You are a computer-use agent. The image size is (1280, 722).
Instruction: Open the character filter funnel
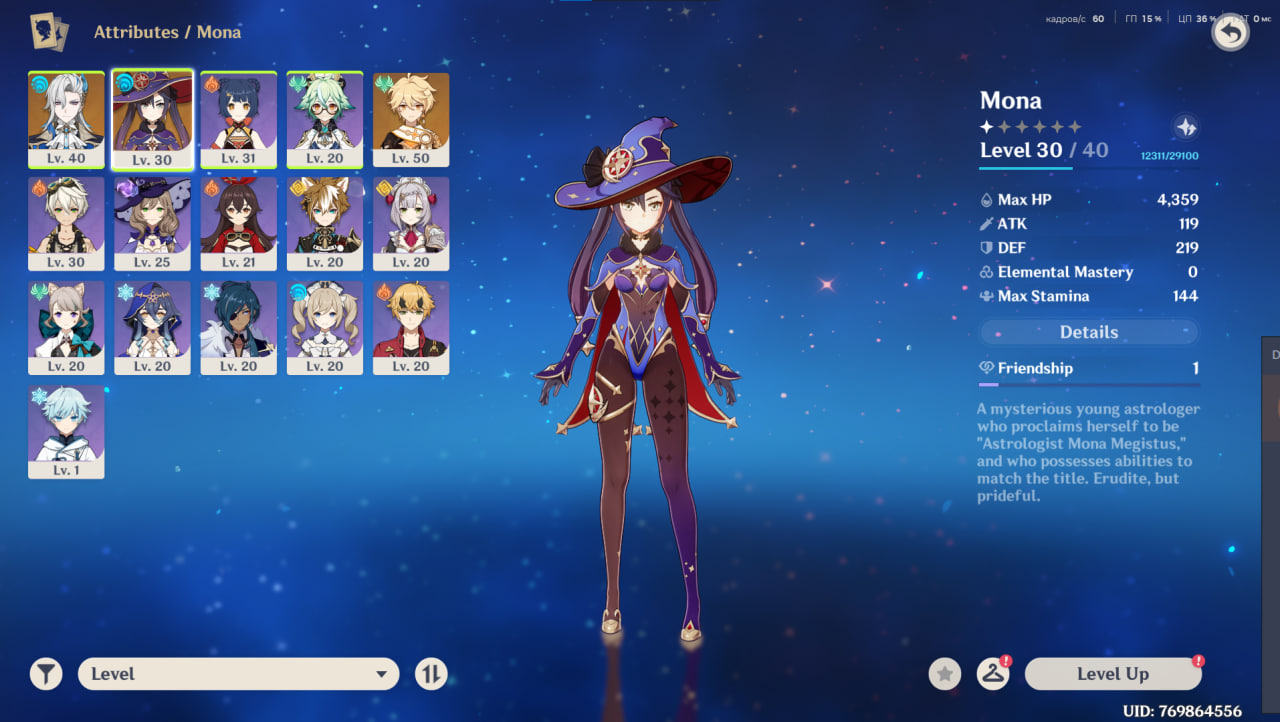click(x=46, y=674)
